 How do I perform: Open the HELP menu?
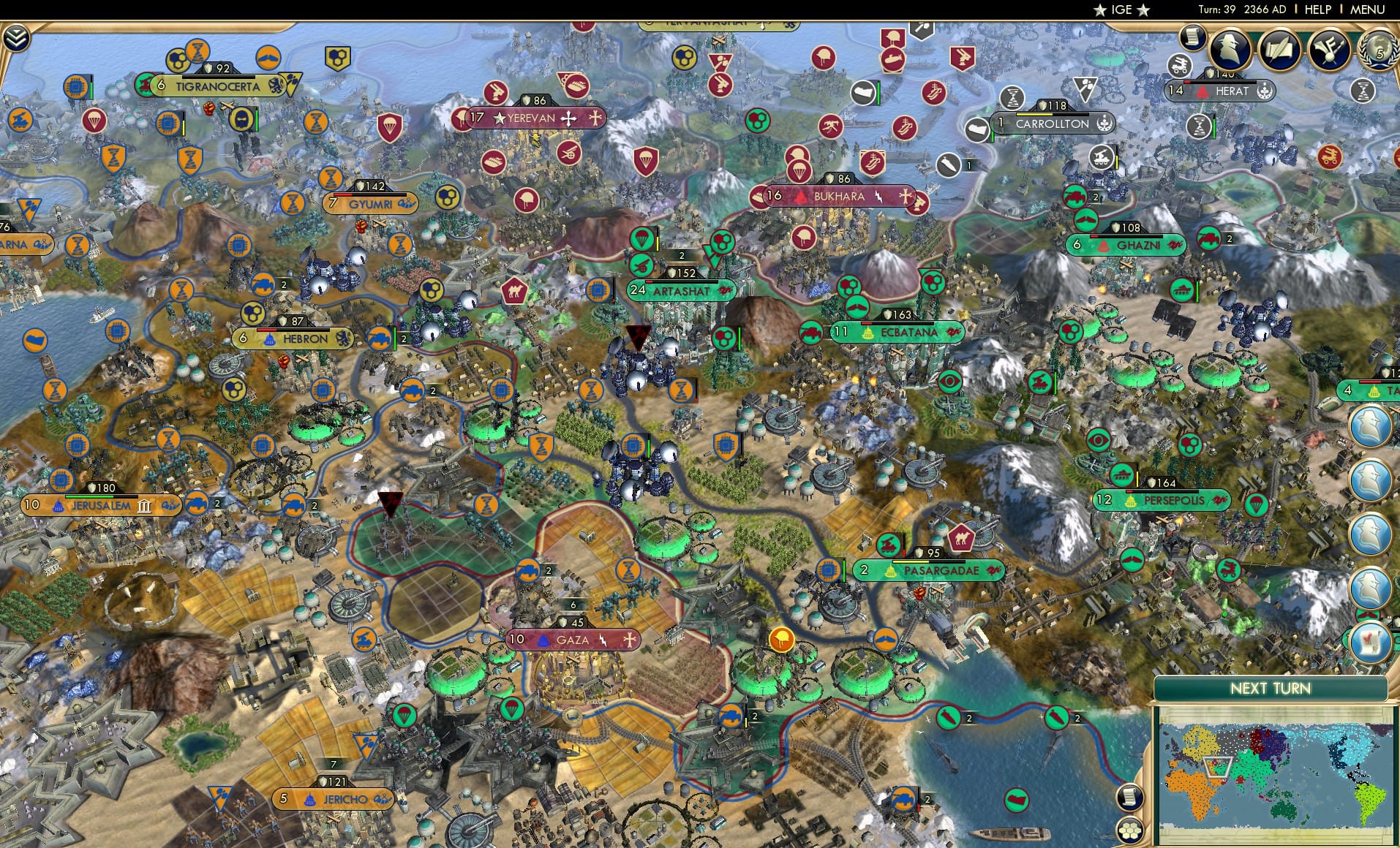[x=1318, y=10]
